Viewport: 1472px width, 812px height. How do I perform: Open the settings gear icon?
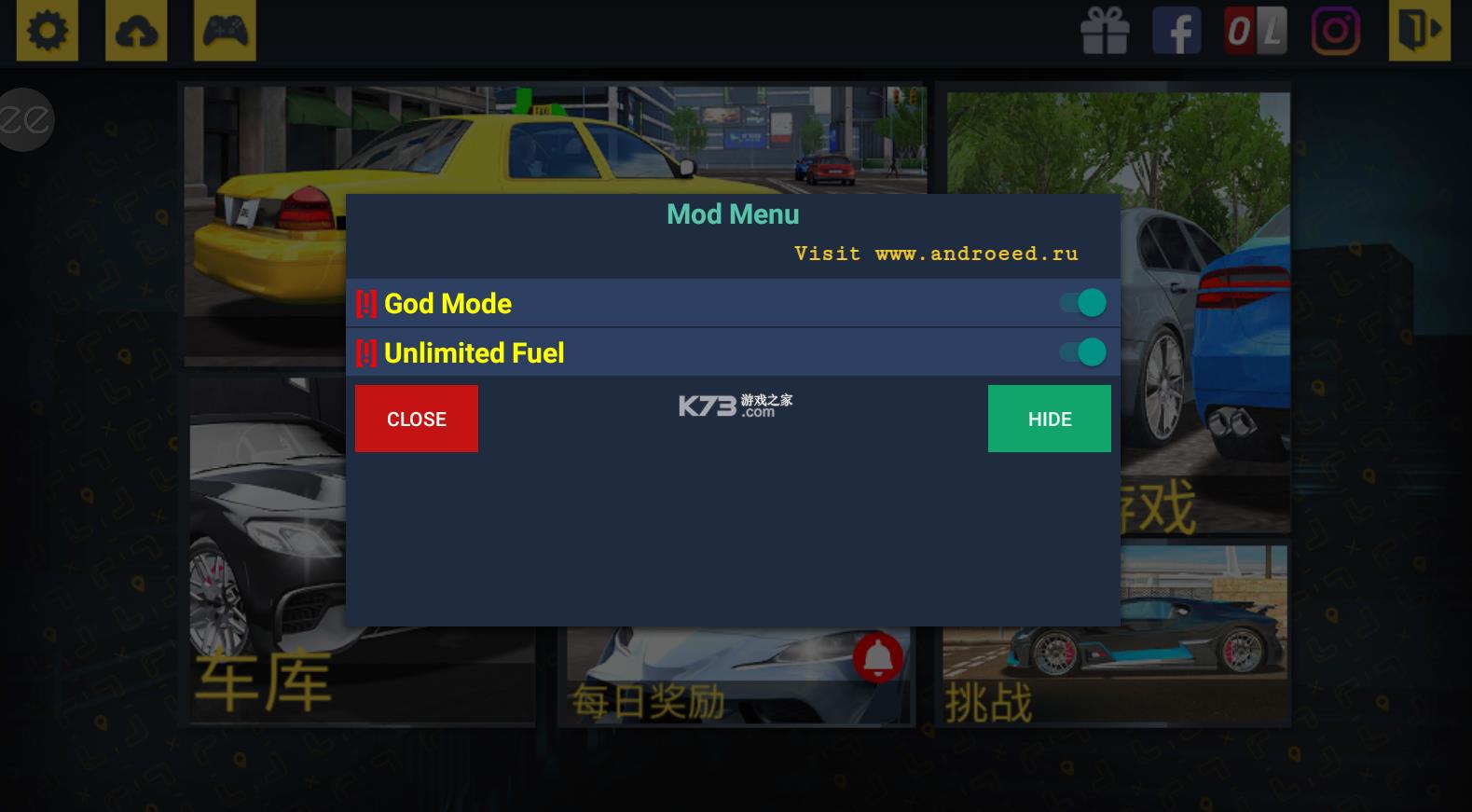click(x=48, y=31)
